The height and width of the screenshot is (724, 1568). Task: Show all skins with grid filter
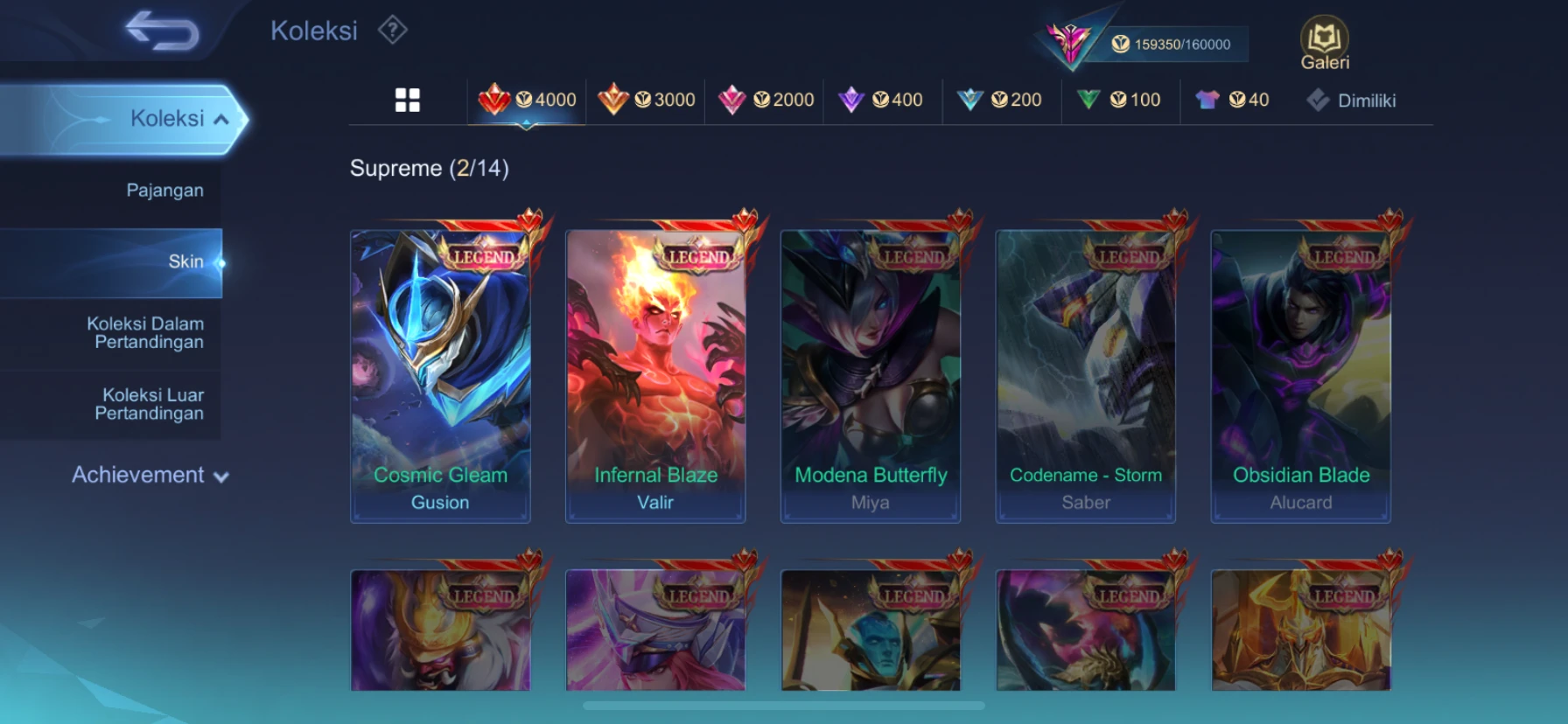click(408, 101)
